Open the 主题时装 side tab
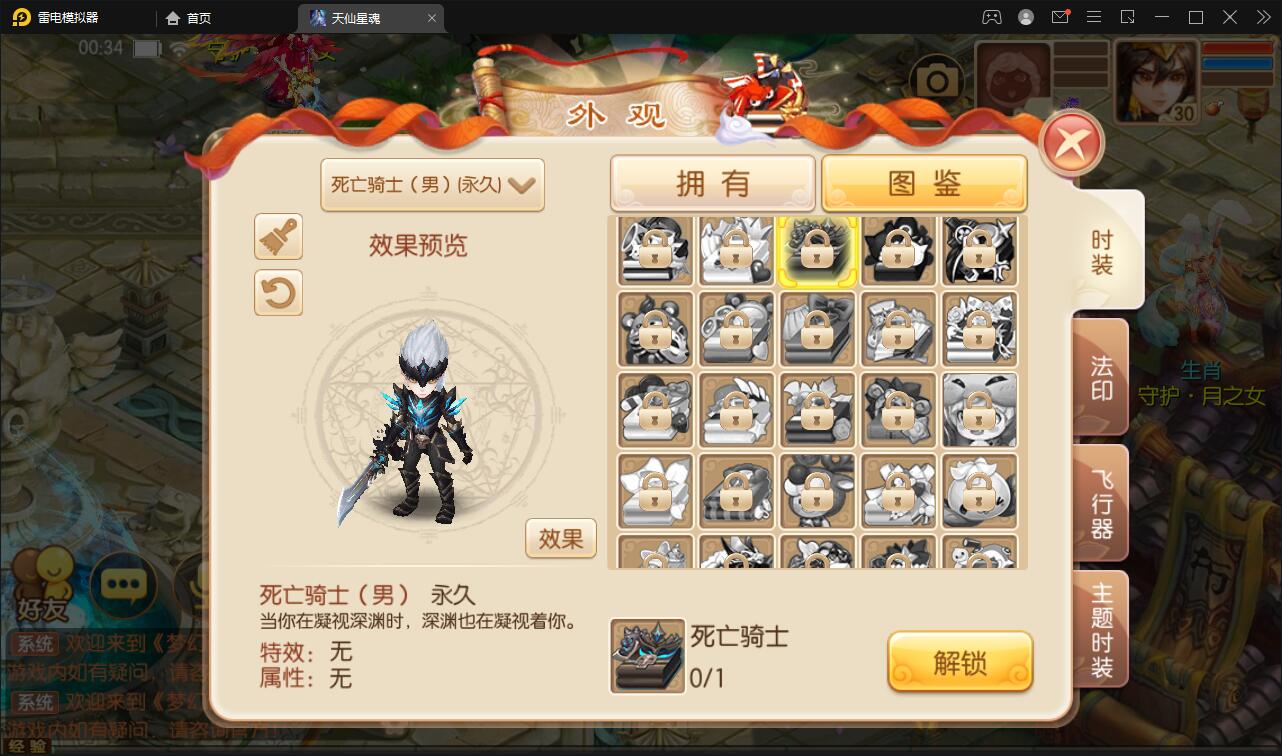Viewport: 1282px width, 756px height. tap(1100, 628)
